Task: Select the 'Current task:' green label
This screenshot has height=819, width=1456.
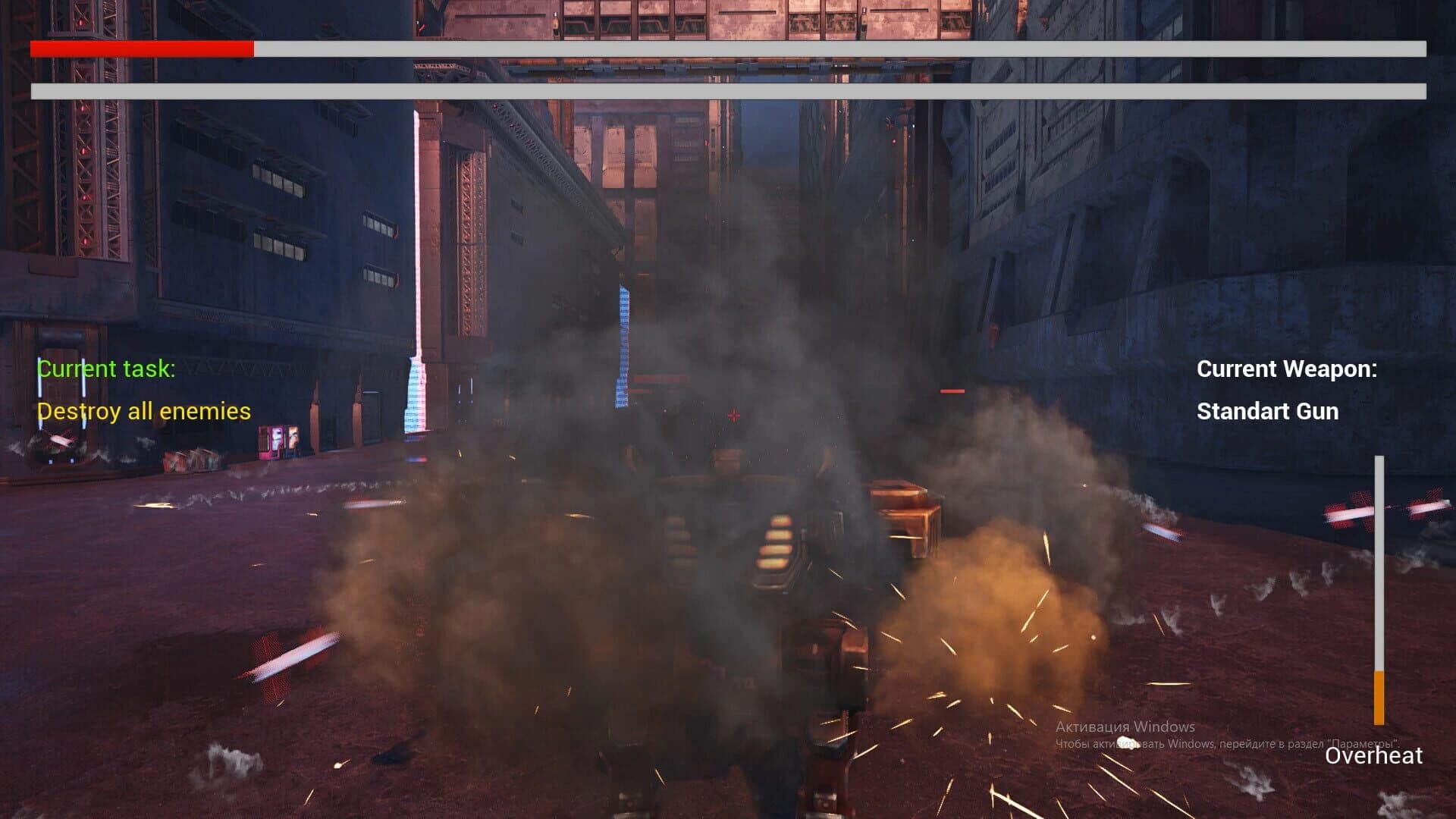Action: click(106, 369)
